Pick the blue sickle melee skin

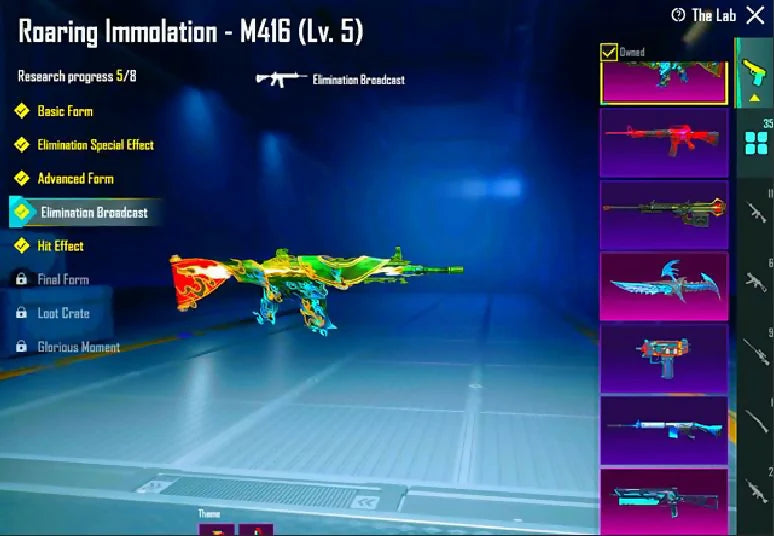(664, 286)
